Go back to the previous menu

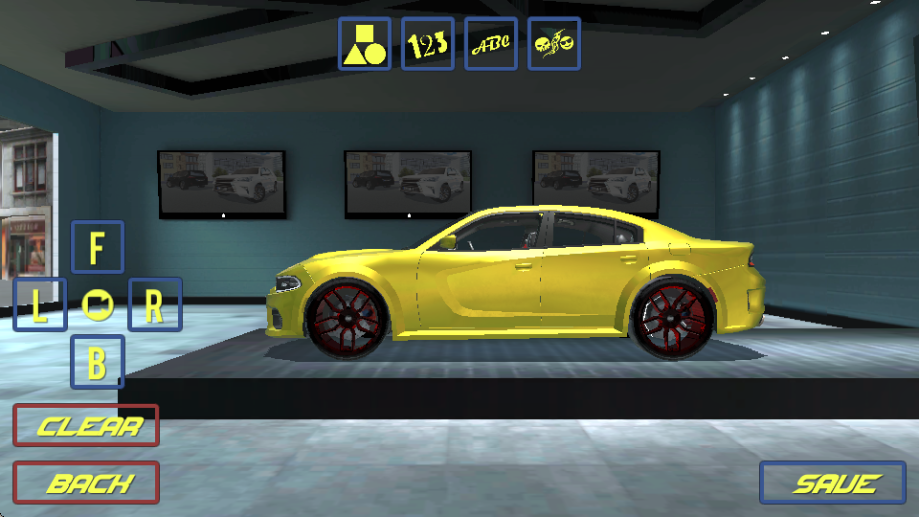click(86, 483)
